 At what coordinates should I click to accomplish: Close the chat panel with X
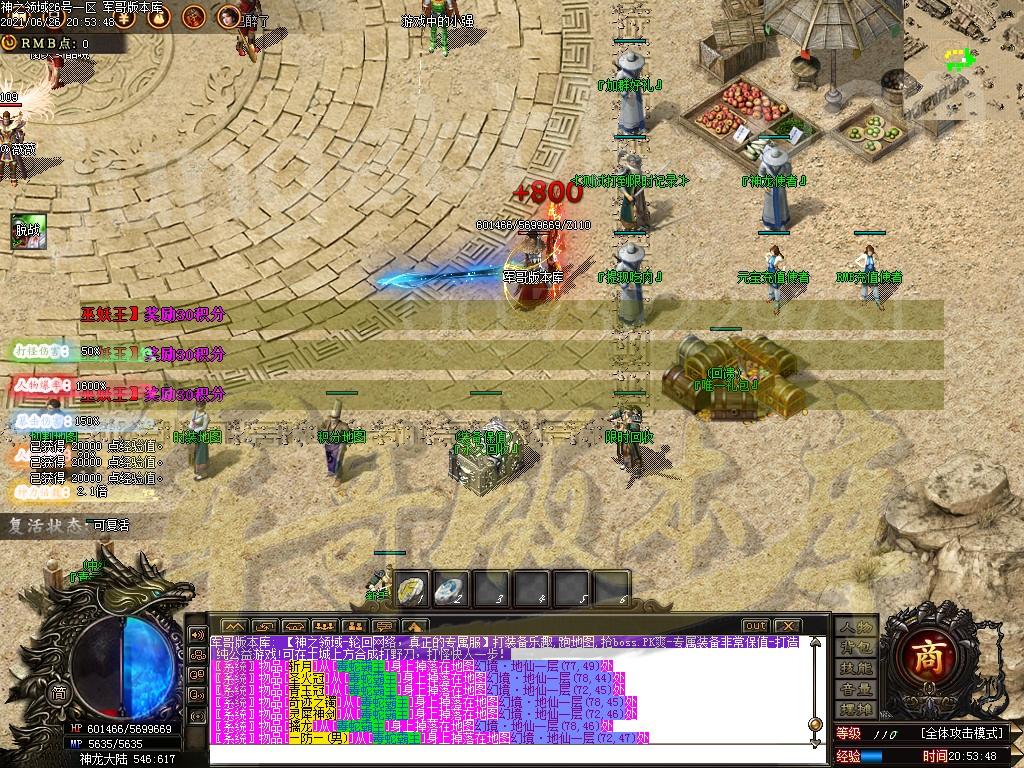click(x=787, y=626)
